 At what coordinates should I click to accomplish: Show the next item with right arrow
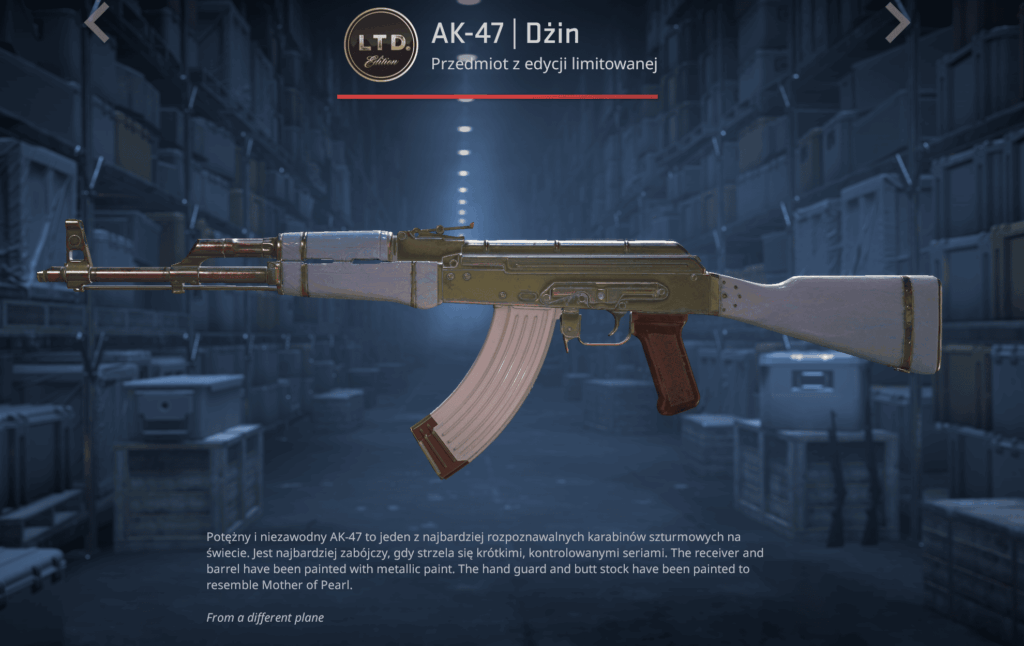(897, 22)
